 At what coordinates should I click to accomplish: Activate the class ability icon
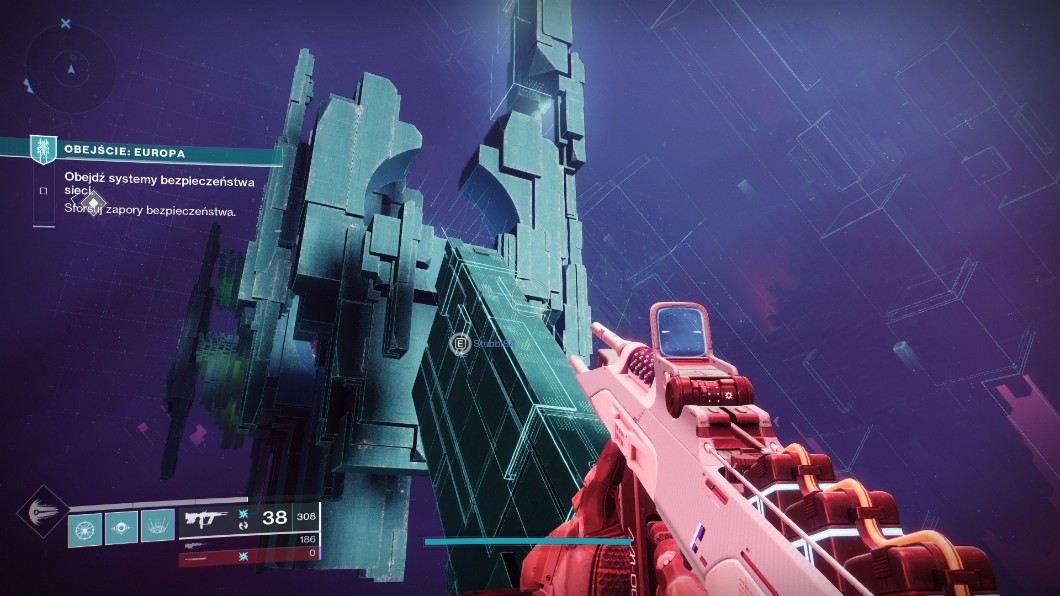click(x=157, y=526)
